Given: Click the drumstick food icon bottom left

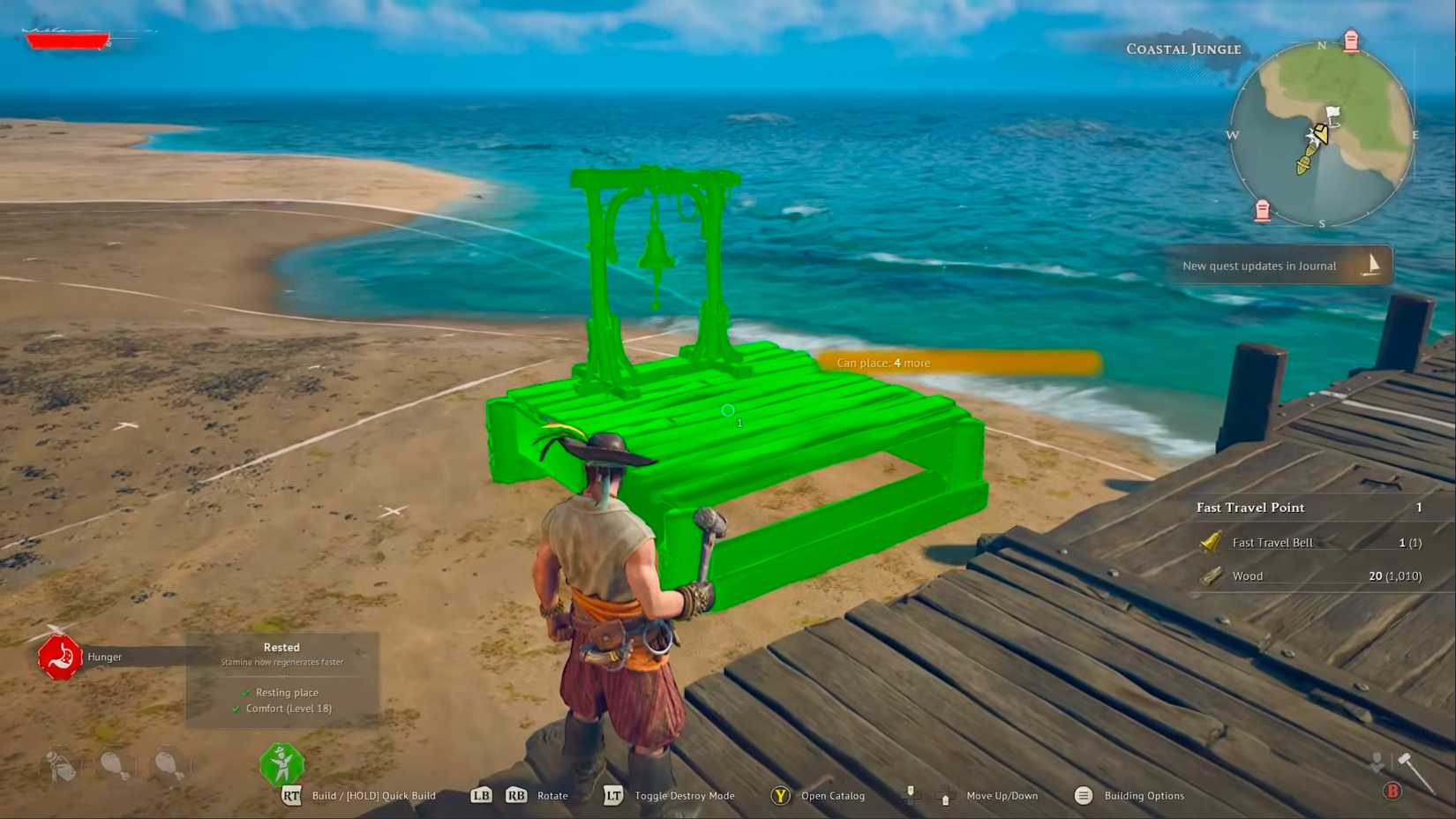Looking at the screenshot, I should click(115, 764).
